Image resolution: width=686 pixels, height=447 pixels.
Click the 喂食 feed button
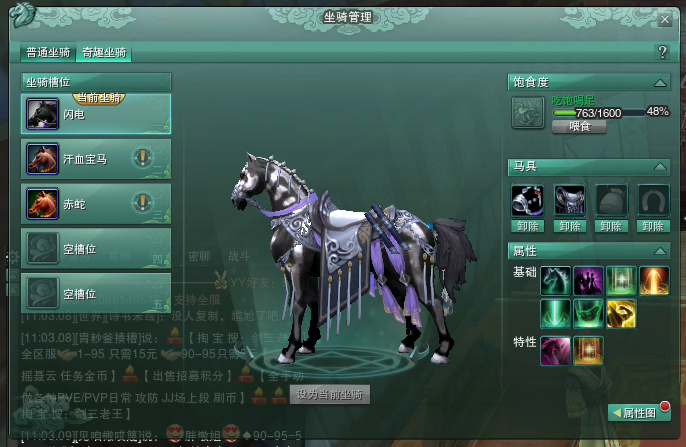tap(580, 126)
